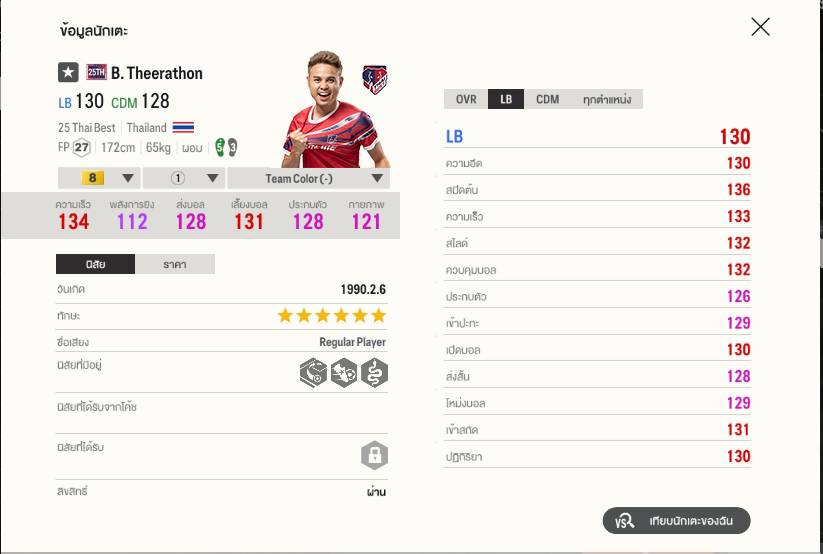The height and width of the screenshot is (554, 823).
Task: Toggle the favorite star icon
Action: coord(68,72)
